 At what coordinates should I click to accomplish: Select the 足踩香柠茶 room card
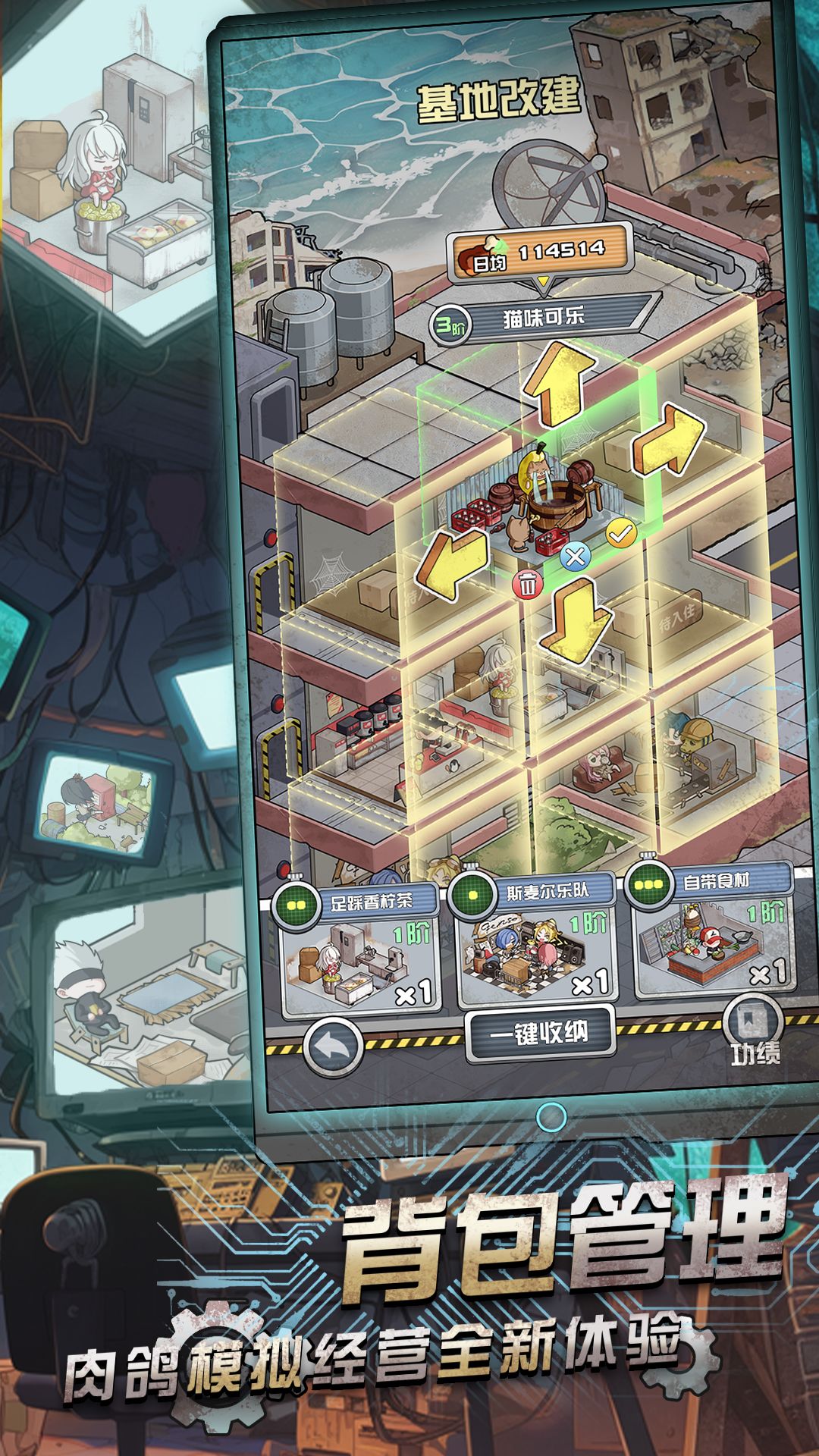point(357,950)
